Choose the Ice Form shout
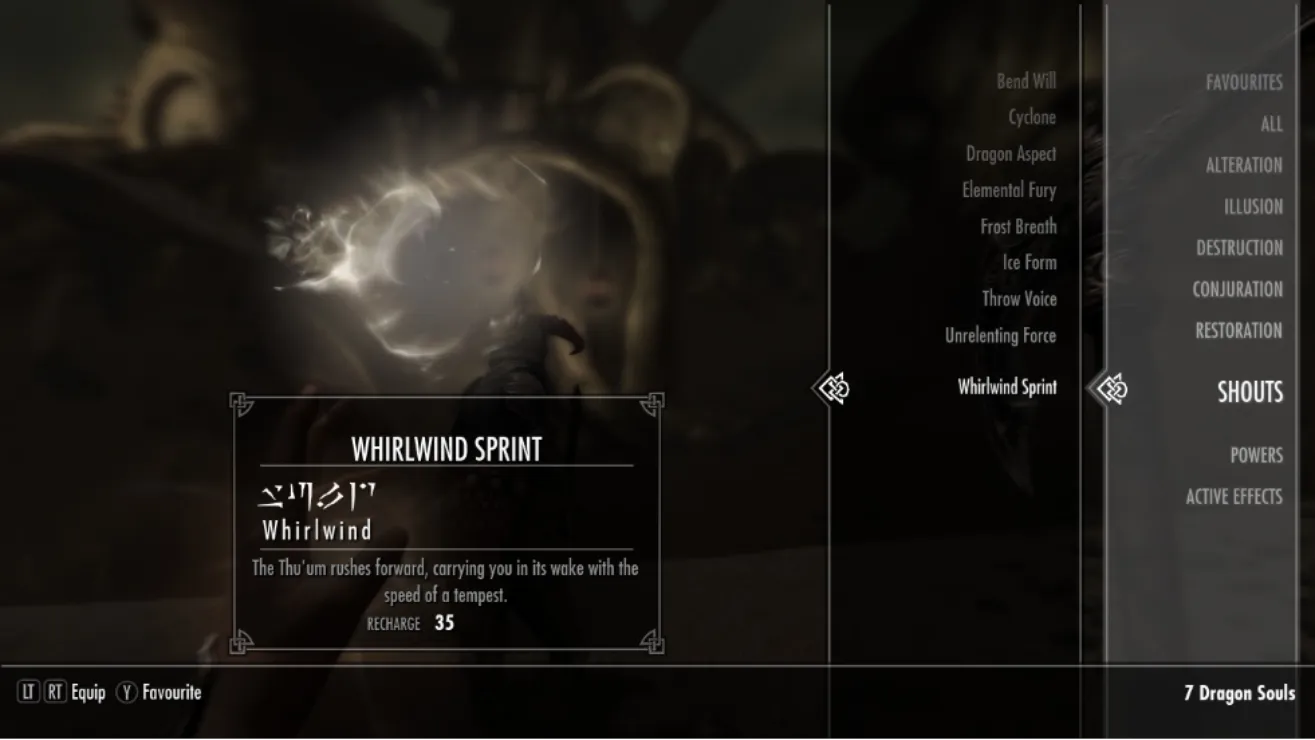Viewport: 1315px width, 740px height. click(x=1029, y=263)
